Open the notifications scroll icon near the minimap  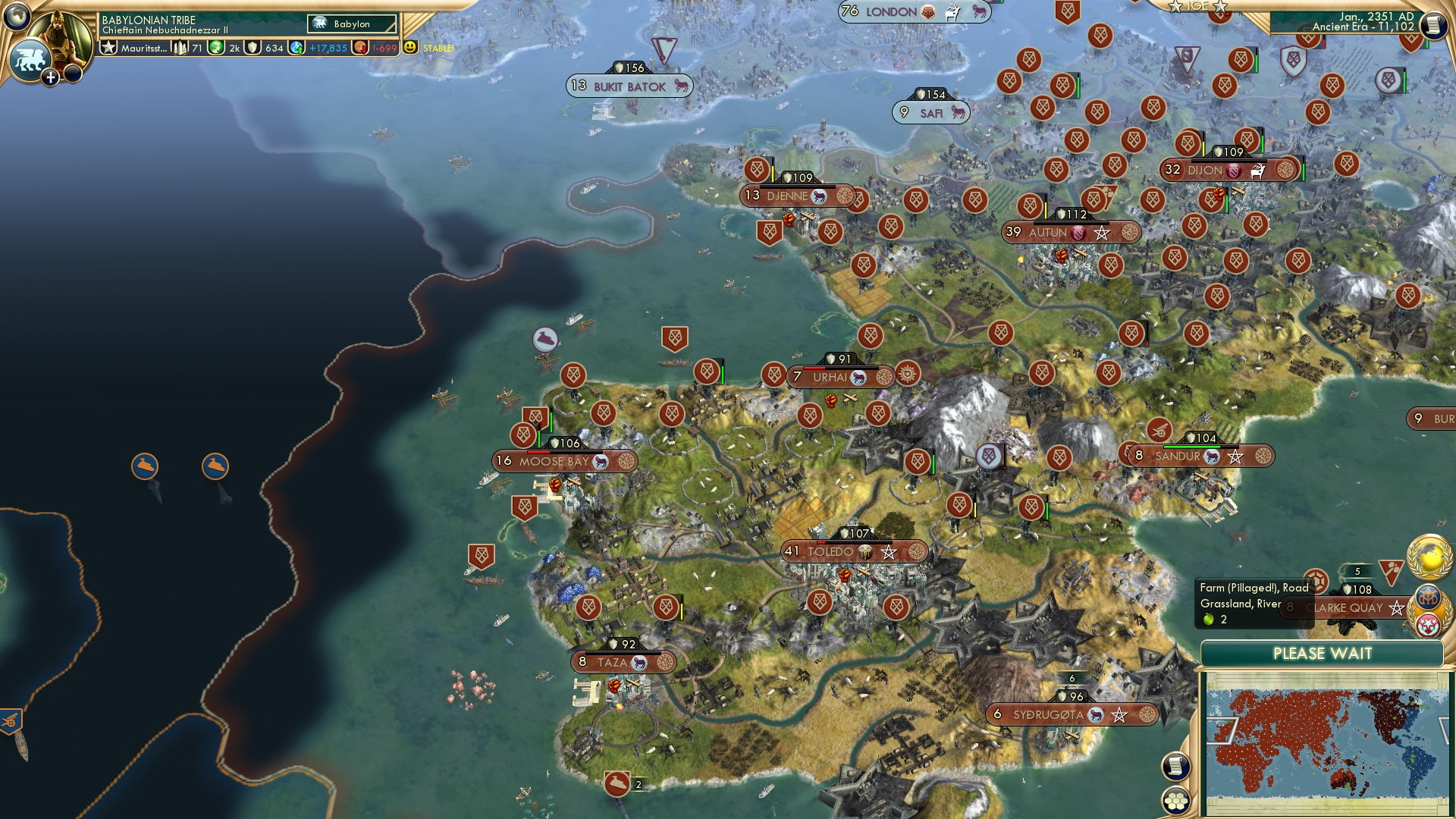1175,767
